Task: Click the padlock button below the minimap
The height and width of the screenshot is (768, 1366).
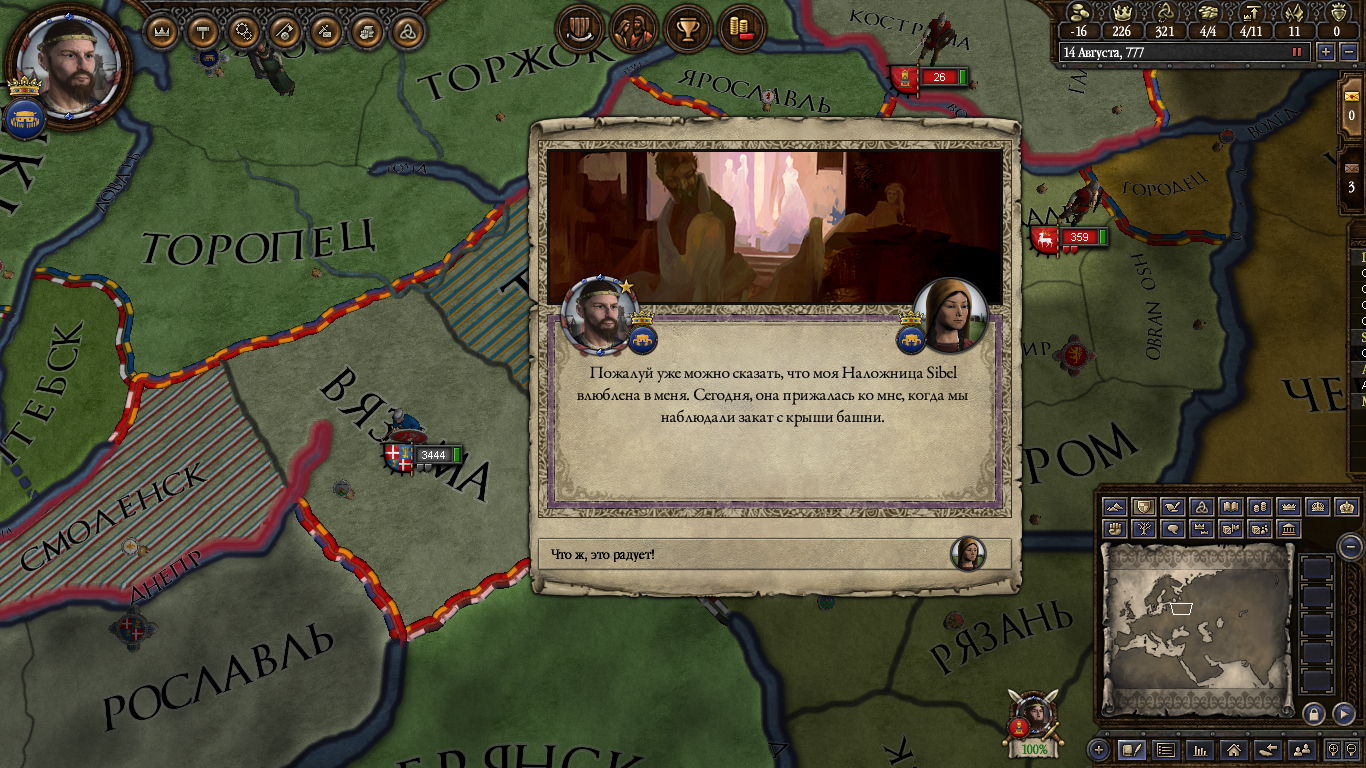Action: click(x=1314, y=714)
